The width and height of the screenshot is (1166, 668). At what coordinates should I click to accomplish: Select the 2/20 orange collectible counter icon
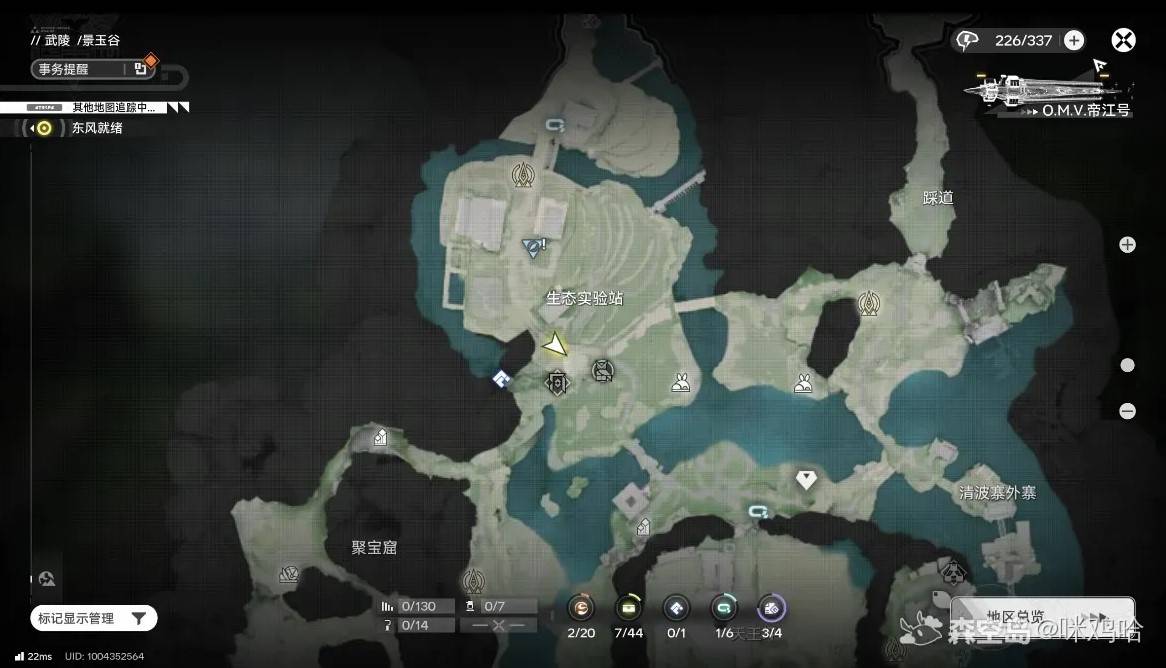[581, 607]
